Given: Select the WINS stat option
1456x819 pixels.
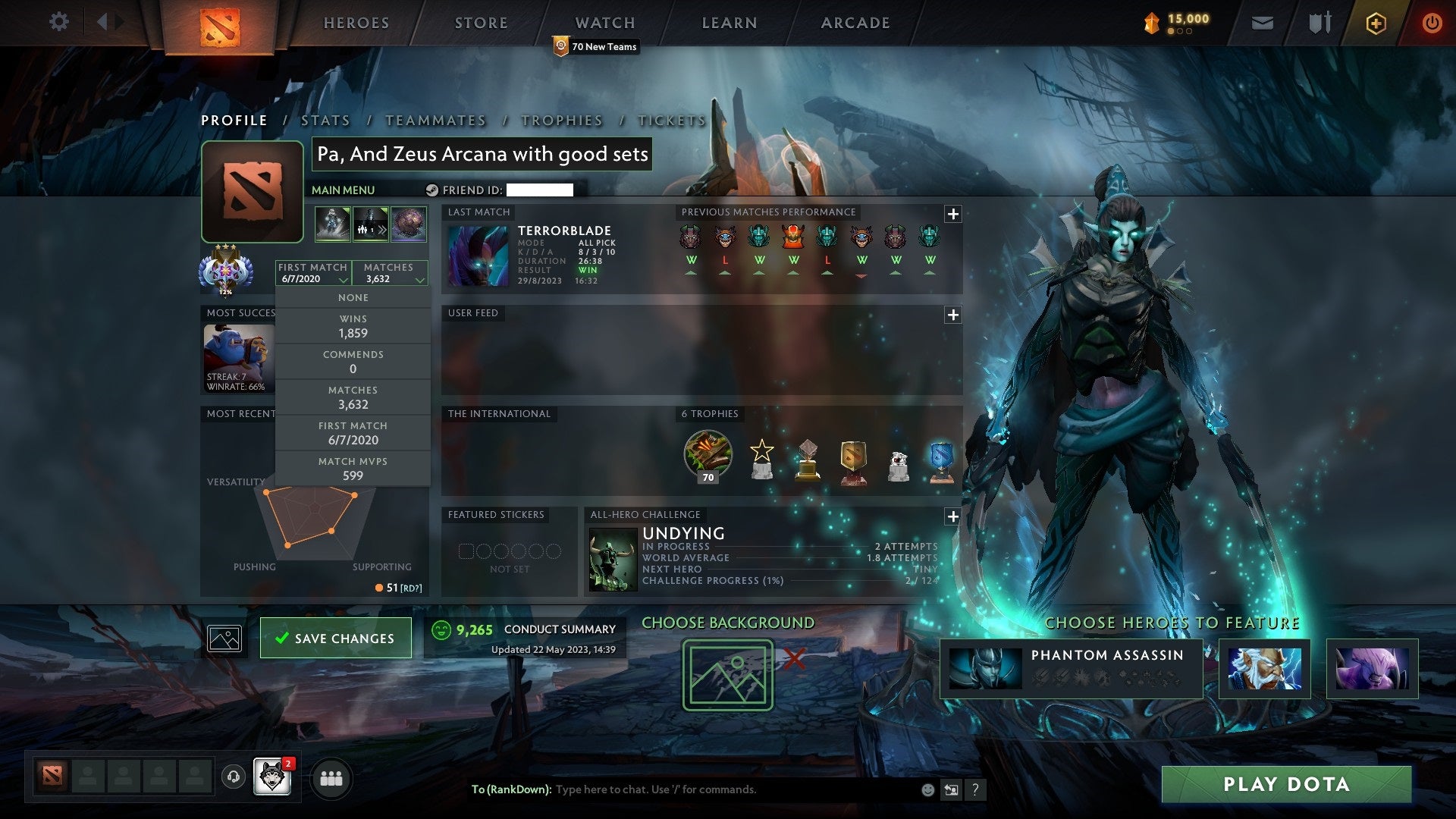Looking at the screenshot, I should [353, 326].
